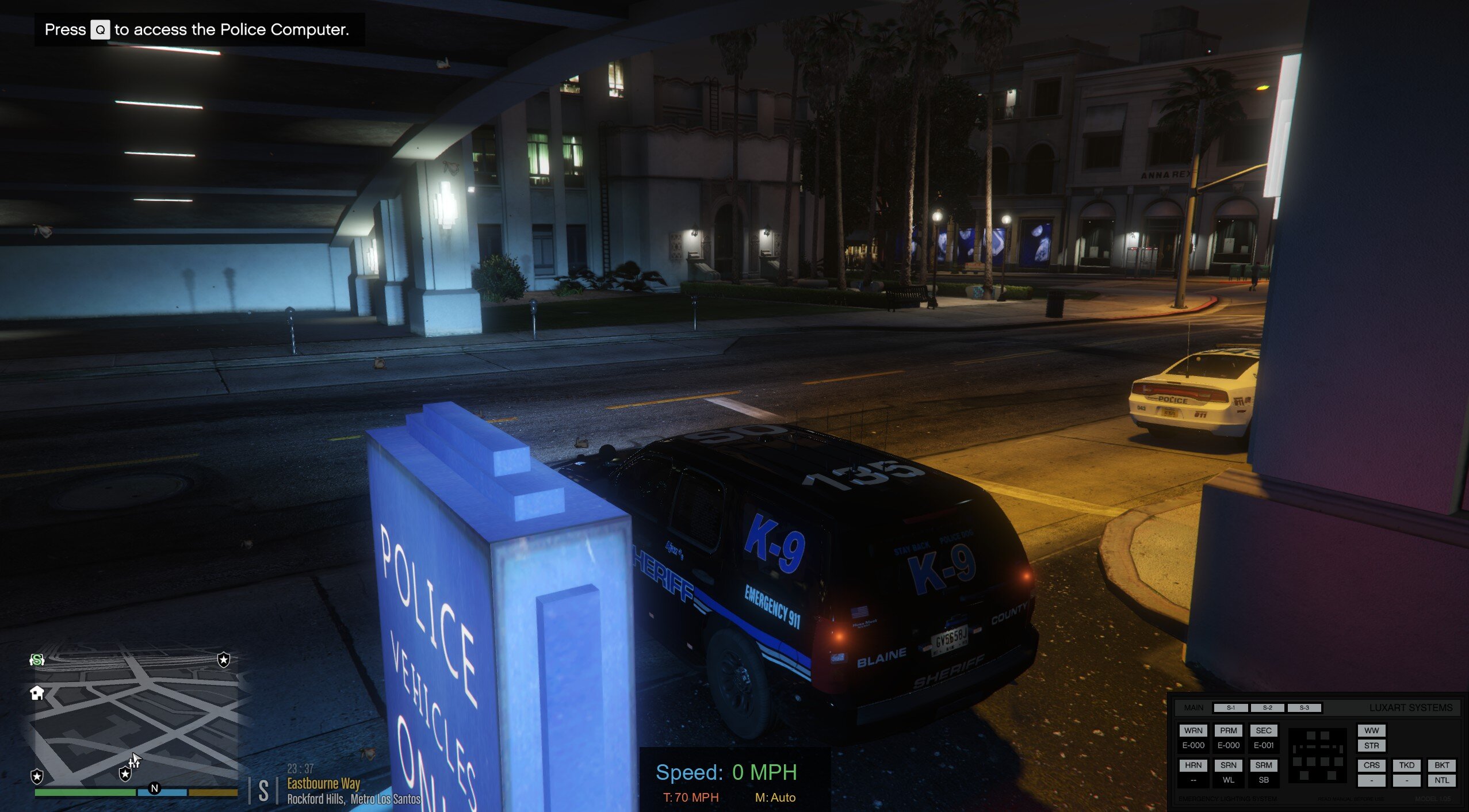The height and width of the screenshot is (812, 1469).
Task: Select the green S marker on minimap
Action: (37, 660)
